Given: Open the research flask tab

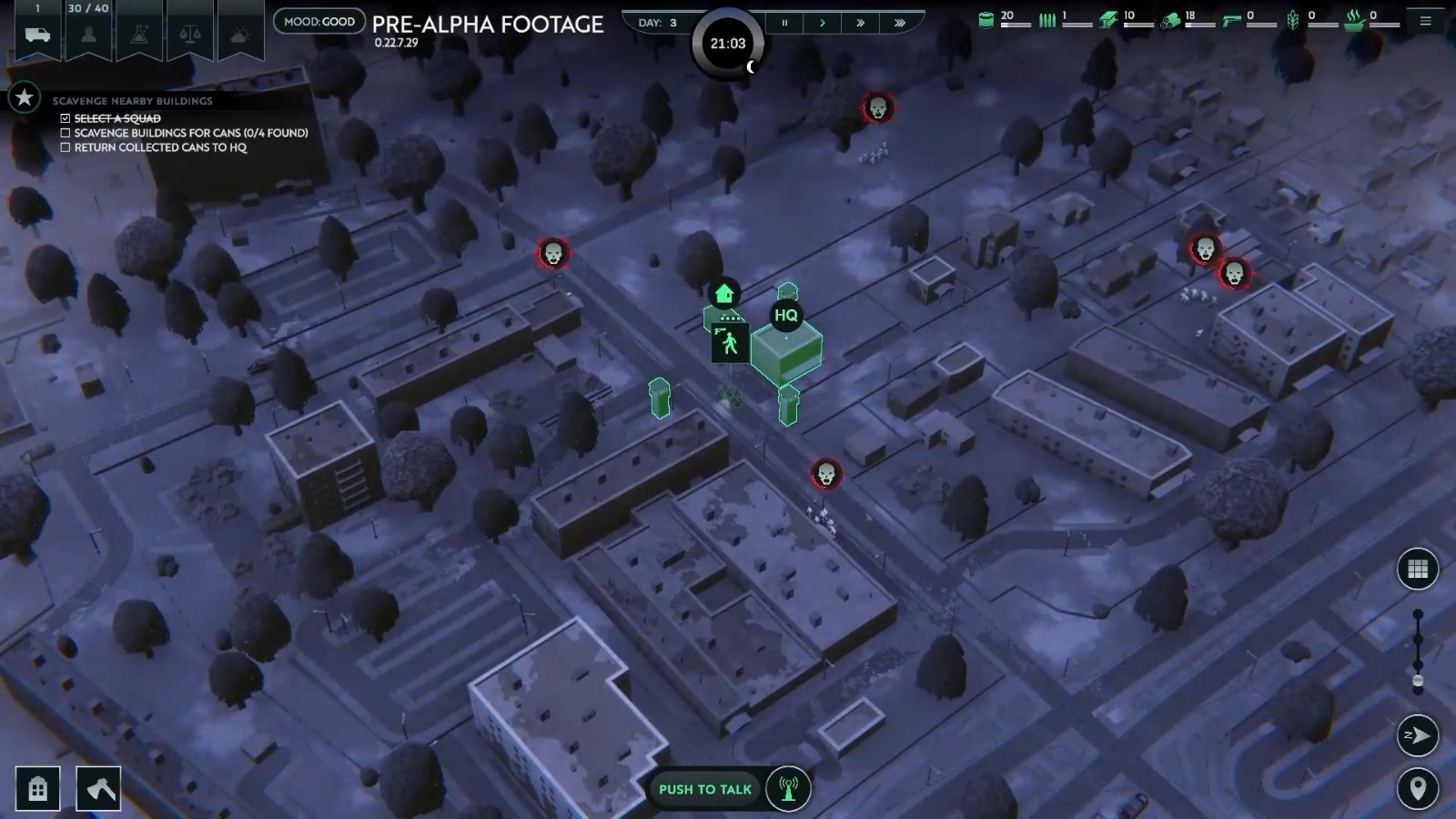Looking at the screenshot, I should click(x=139, y=34).
